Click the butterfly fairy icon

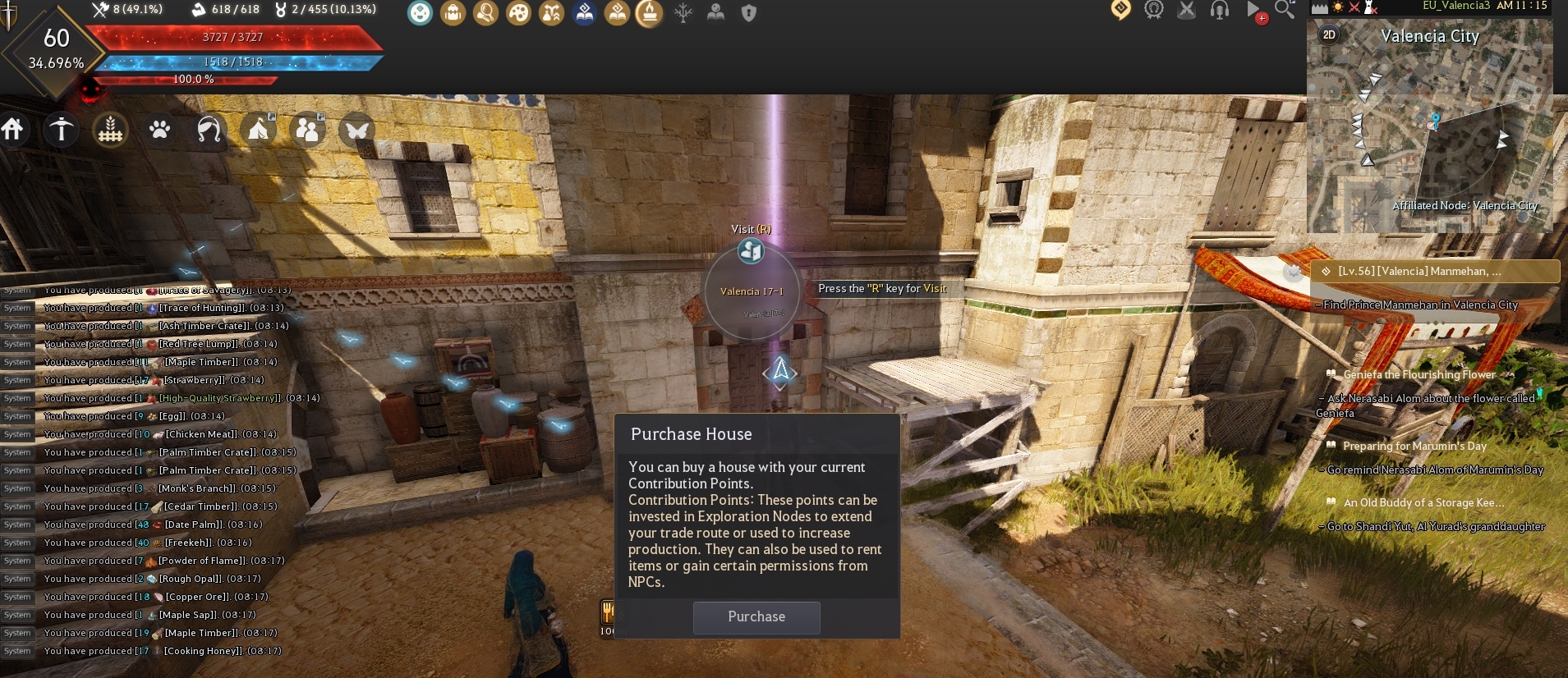click(x=356, y=130)
